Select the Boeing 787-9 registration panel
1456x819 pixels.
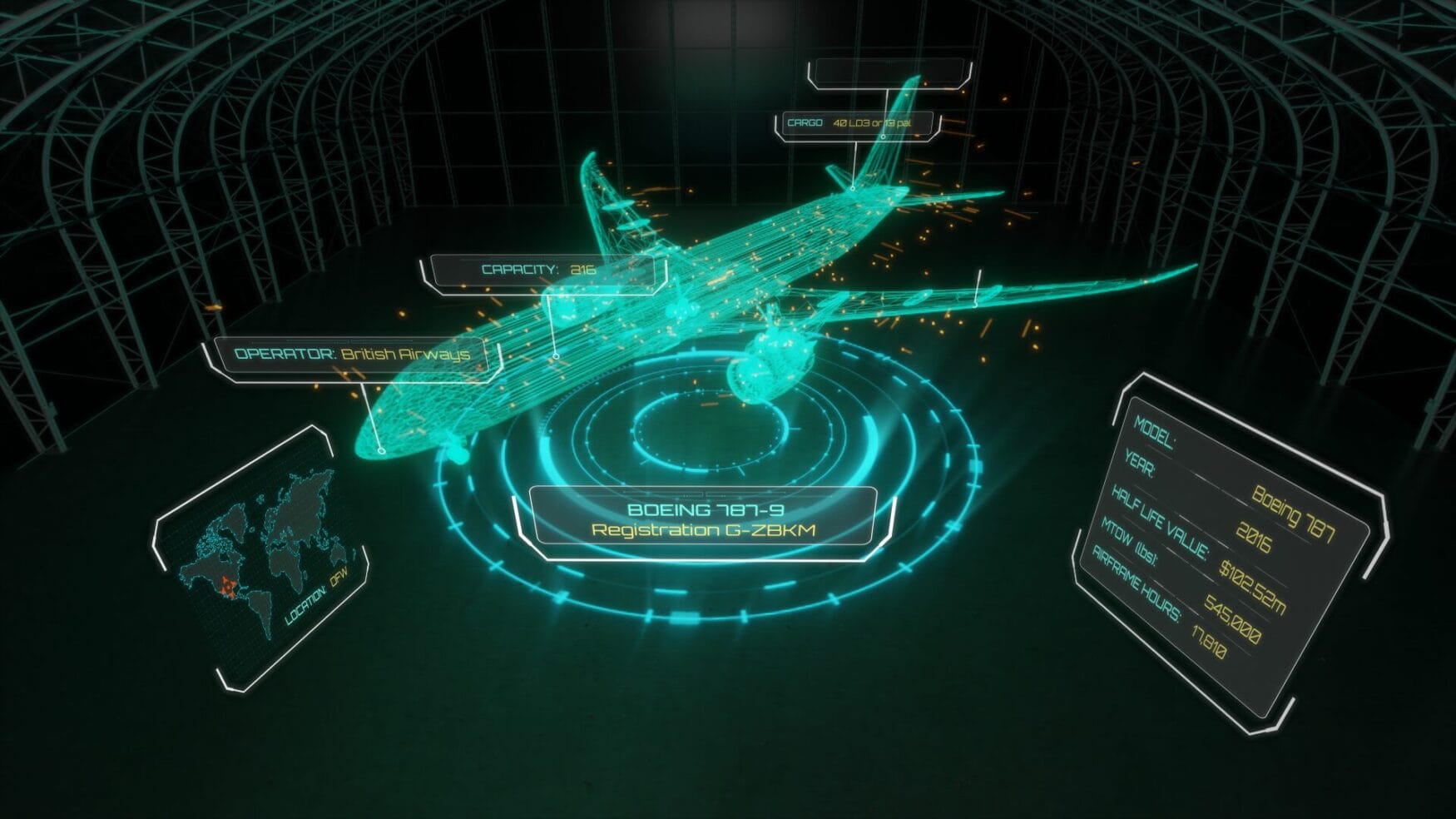tap(703, 519)
